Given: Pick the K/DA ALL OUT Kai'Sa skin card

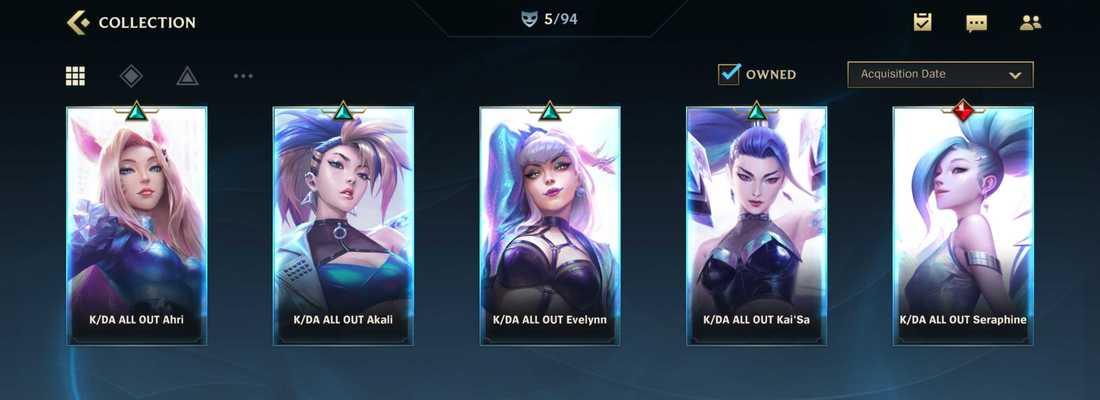Looking at the screenshot, I should pyautogui.click(x=756, y=226).
